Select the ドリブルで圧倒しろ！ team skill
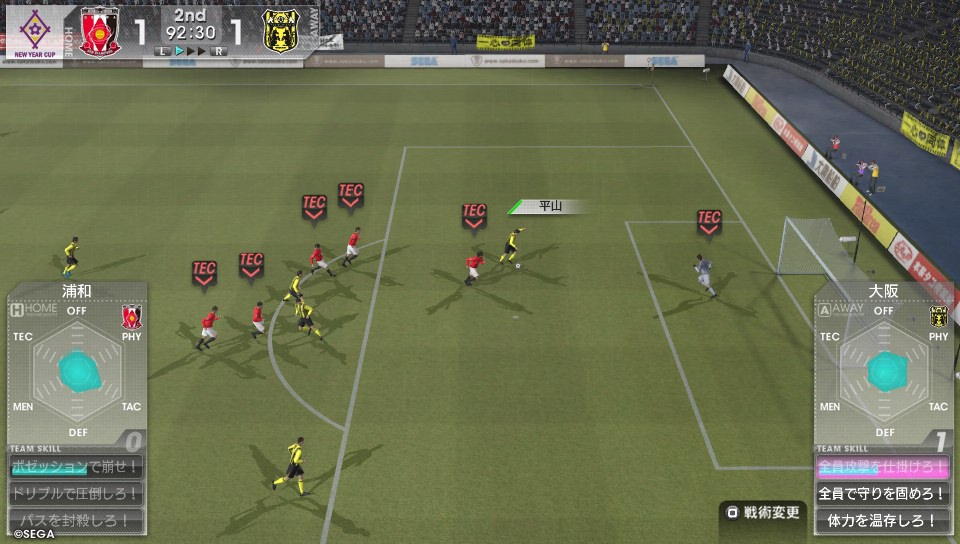This screenshot has width=960, height=544. point(76,494)
